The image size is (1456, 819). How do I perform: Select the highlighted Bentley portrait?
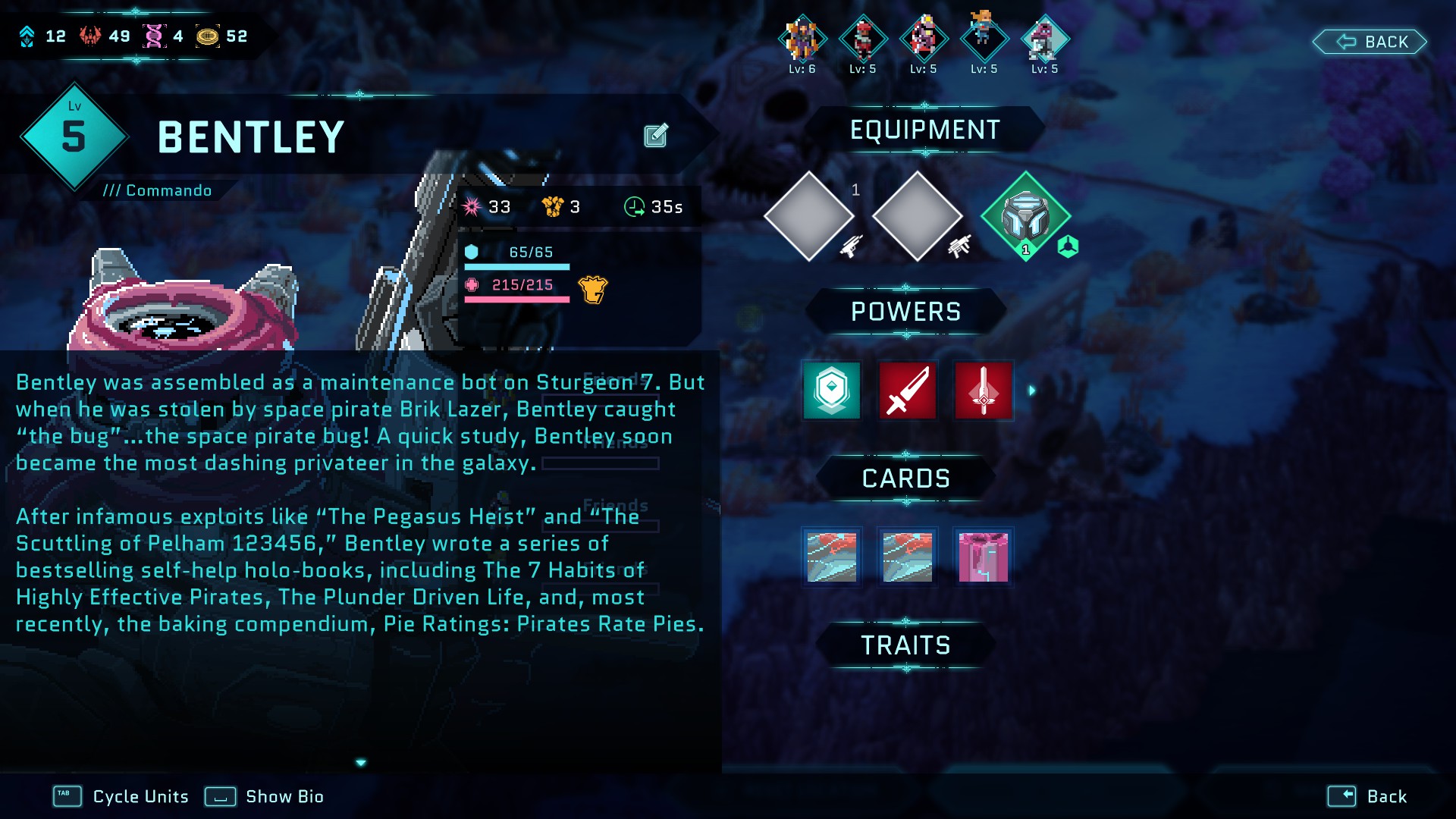(1044, 39)
